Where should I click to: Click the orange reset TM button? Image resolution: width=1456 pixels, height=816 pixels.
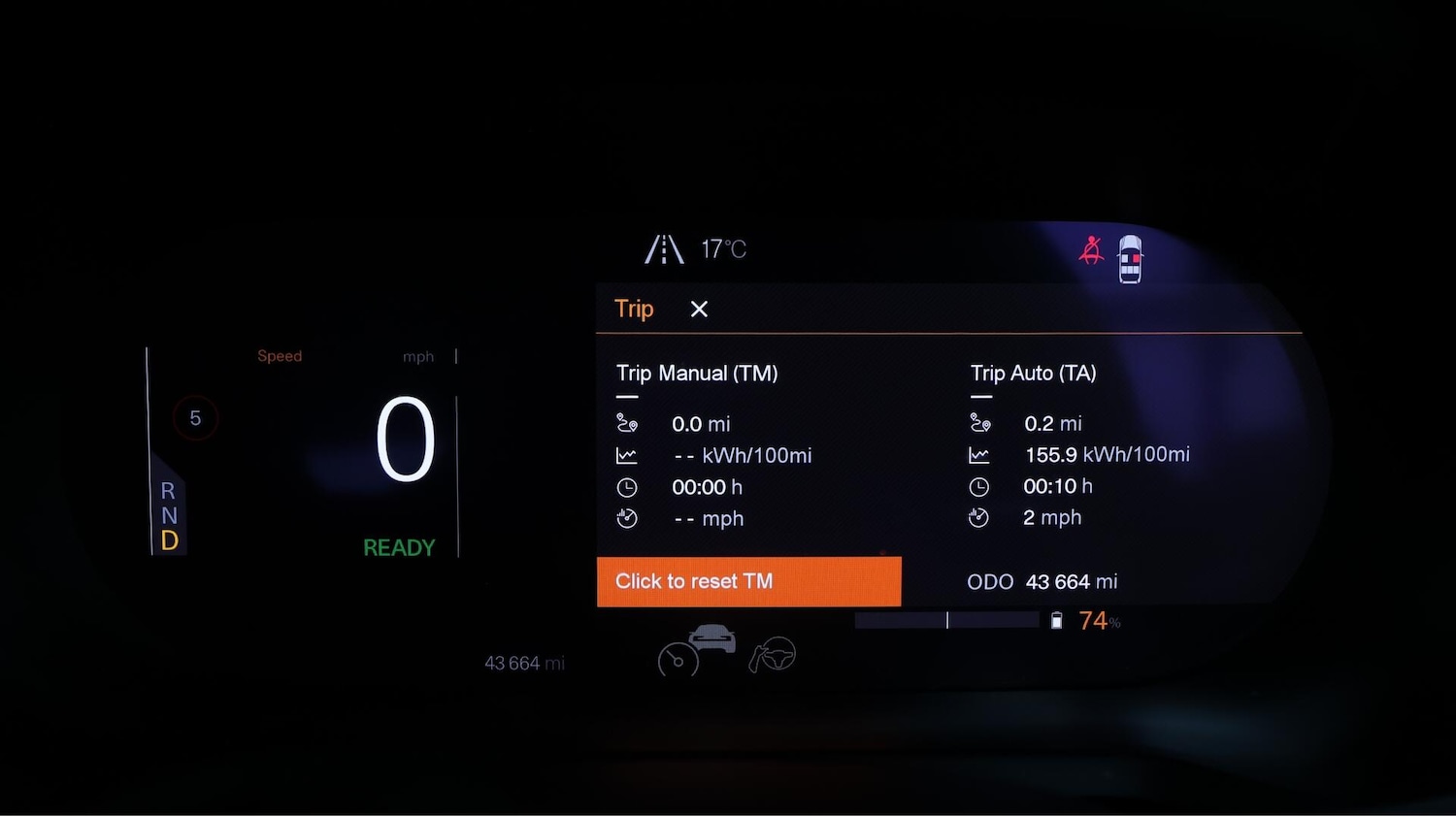click(748, 581)
